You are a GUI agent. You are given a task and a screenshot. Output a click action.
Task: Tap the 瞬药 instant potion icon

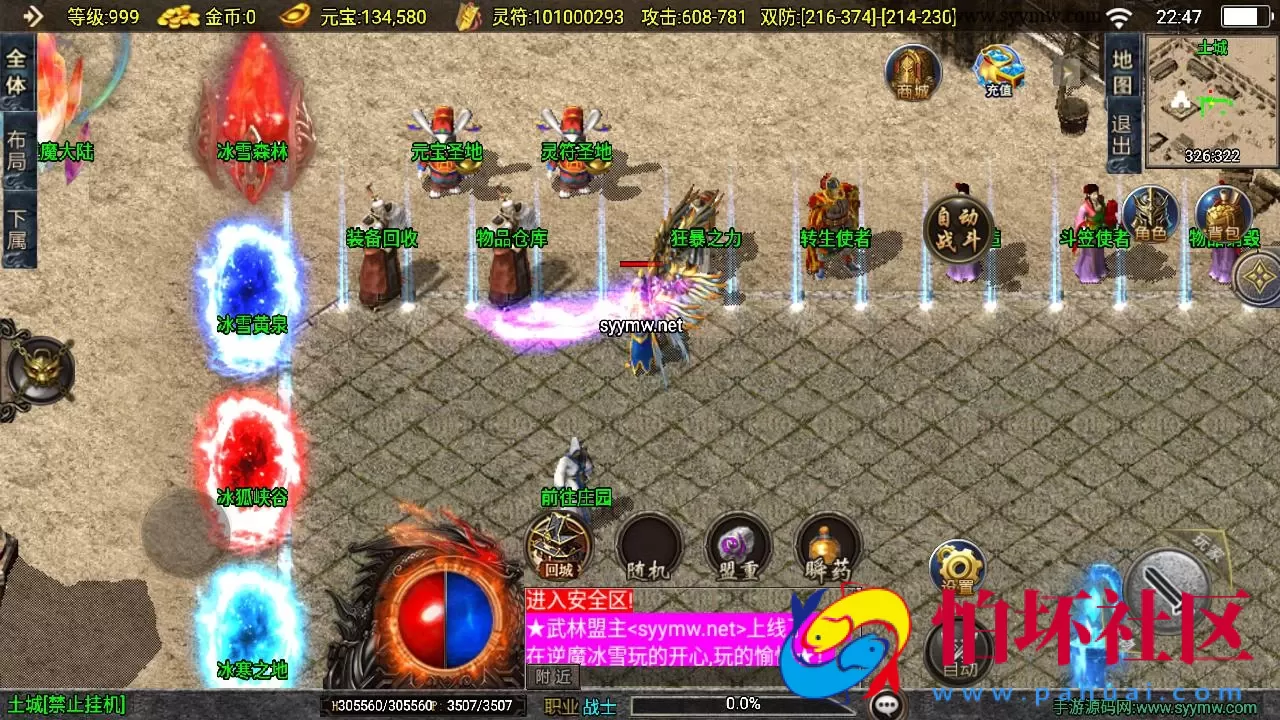point(828,545)
